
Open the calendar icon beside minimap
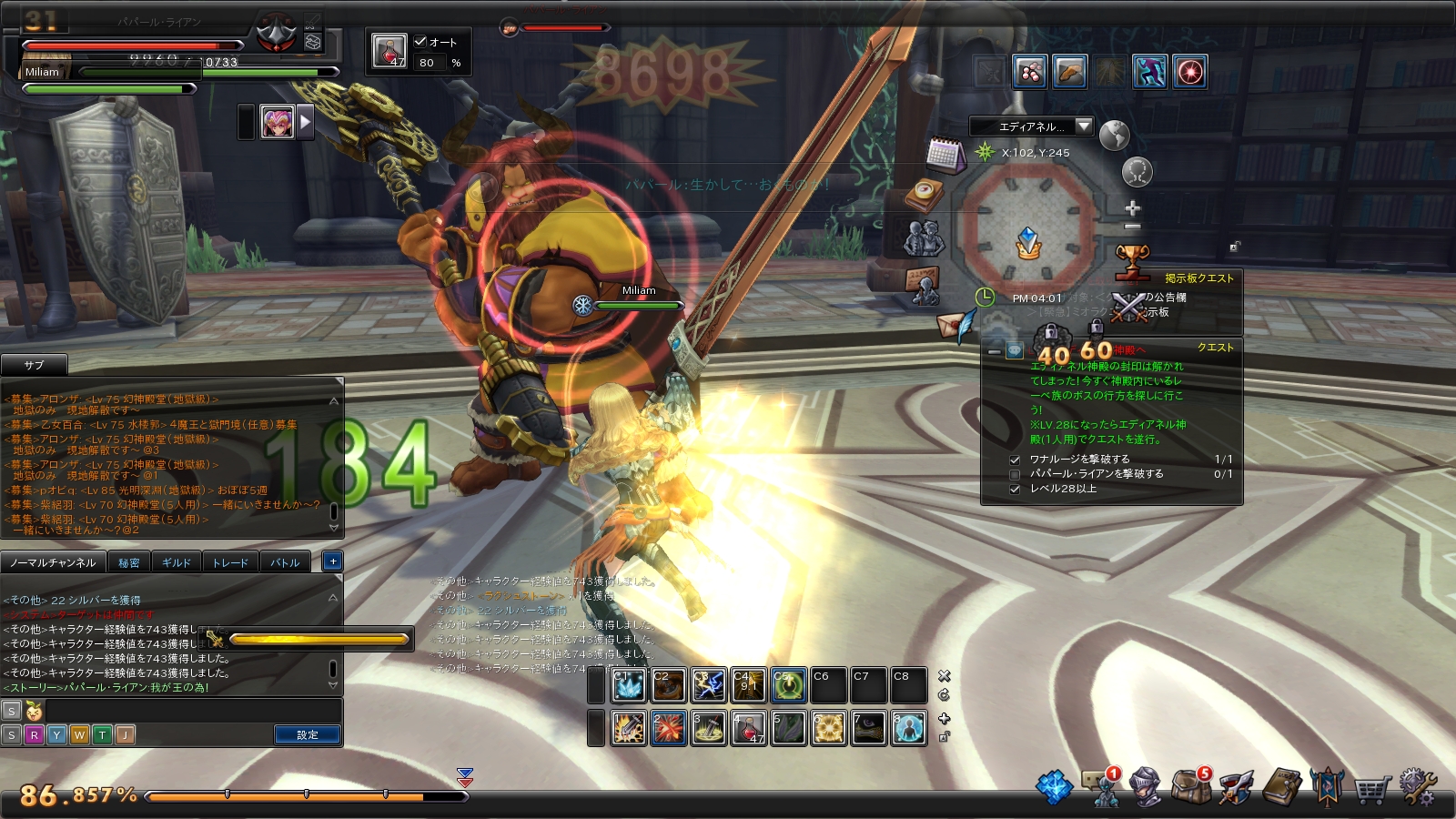[945, 155]
